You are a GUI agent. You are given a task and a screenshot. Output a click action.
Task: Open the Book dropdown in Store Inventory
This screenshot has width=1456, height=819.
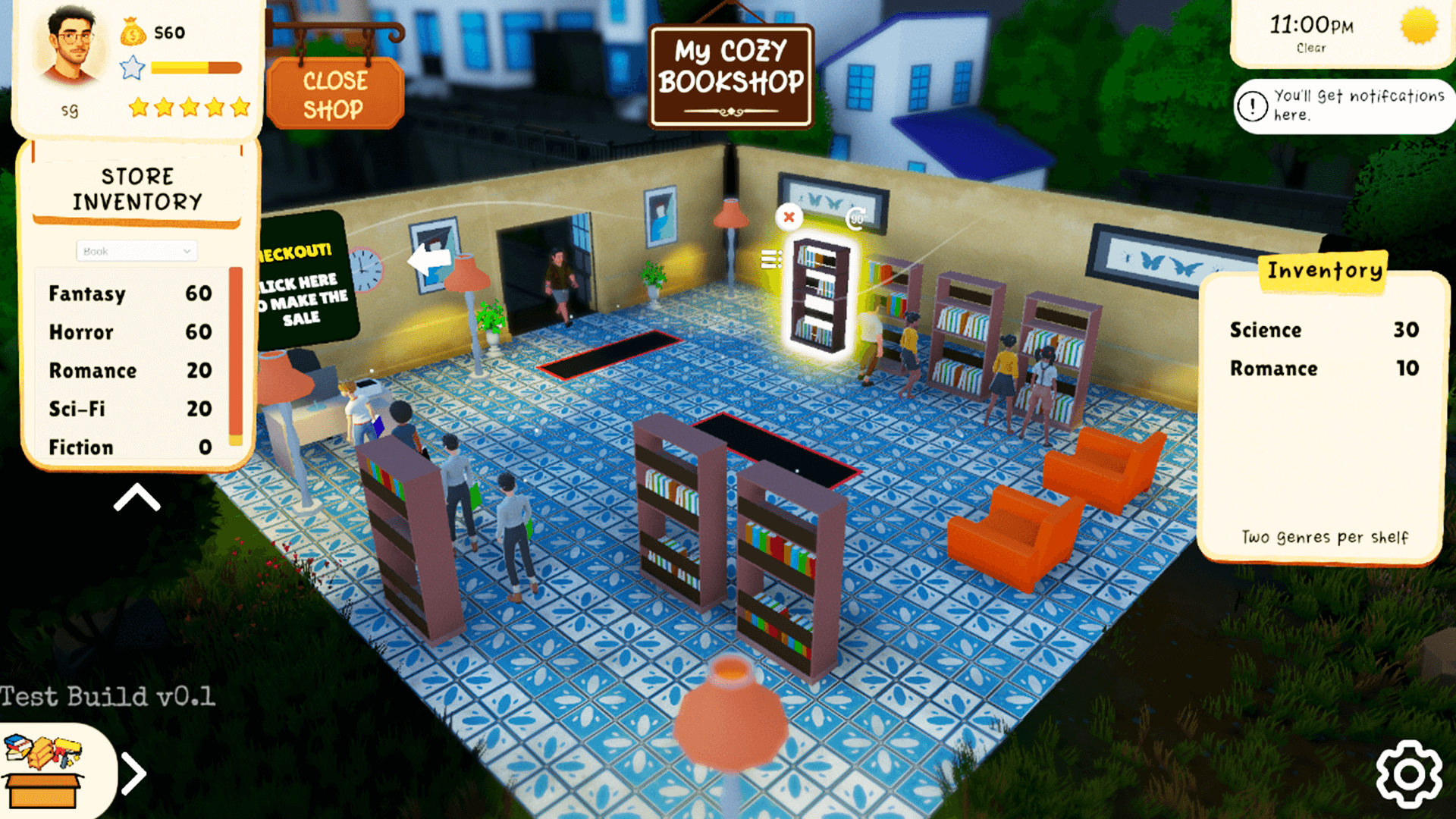(x=136, y=251)
